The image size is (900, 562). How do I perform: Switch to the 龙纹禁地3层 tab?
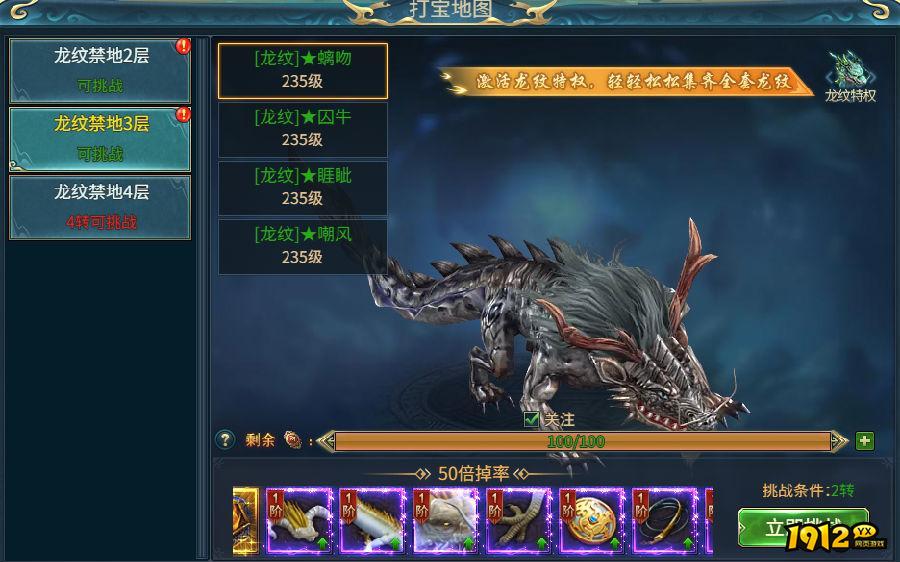pos(100,139)
